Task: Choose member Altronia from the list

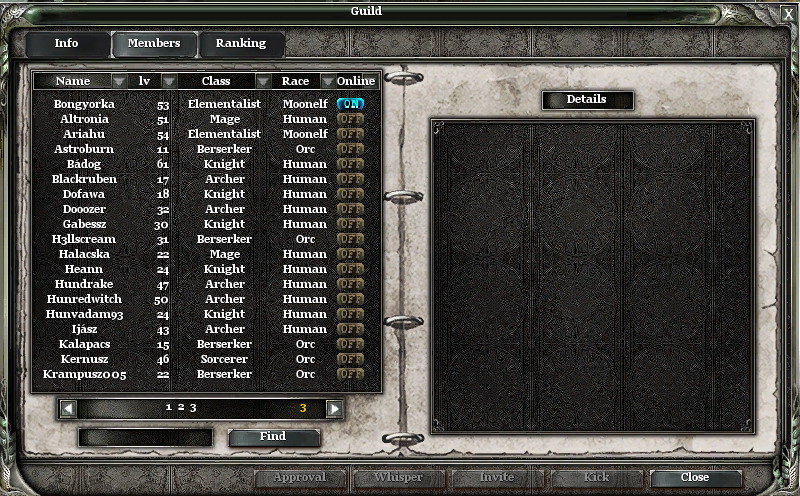Action: click(85, 119)
